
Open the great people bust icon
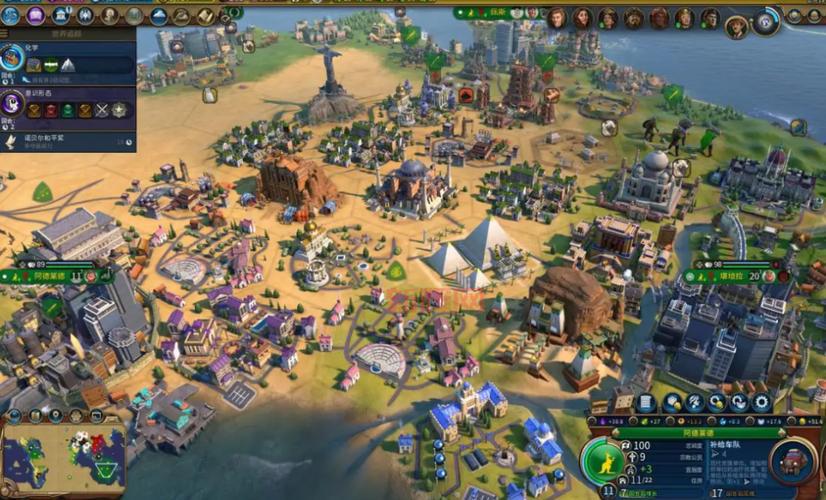[x=110, y=15]
